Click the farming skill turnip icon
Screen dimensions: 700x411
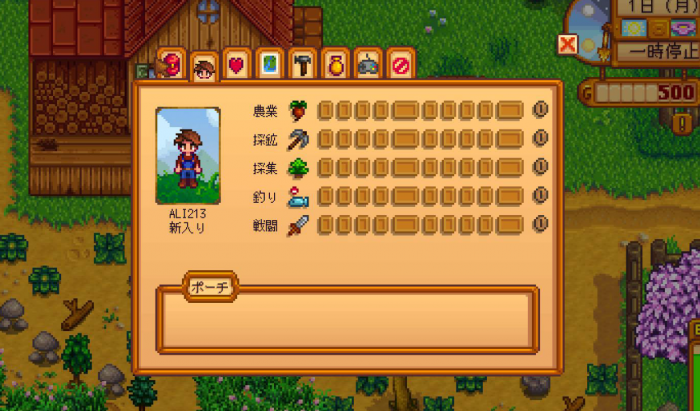(x=299, y=110)
